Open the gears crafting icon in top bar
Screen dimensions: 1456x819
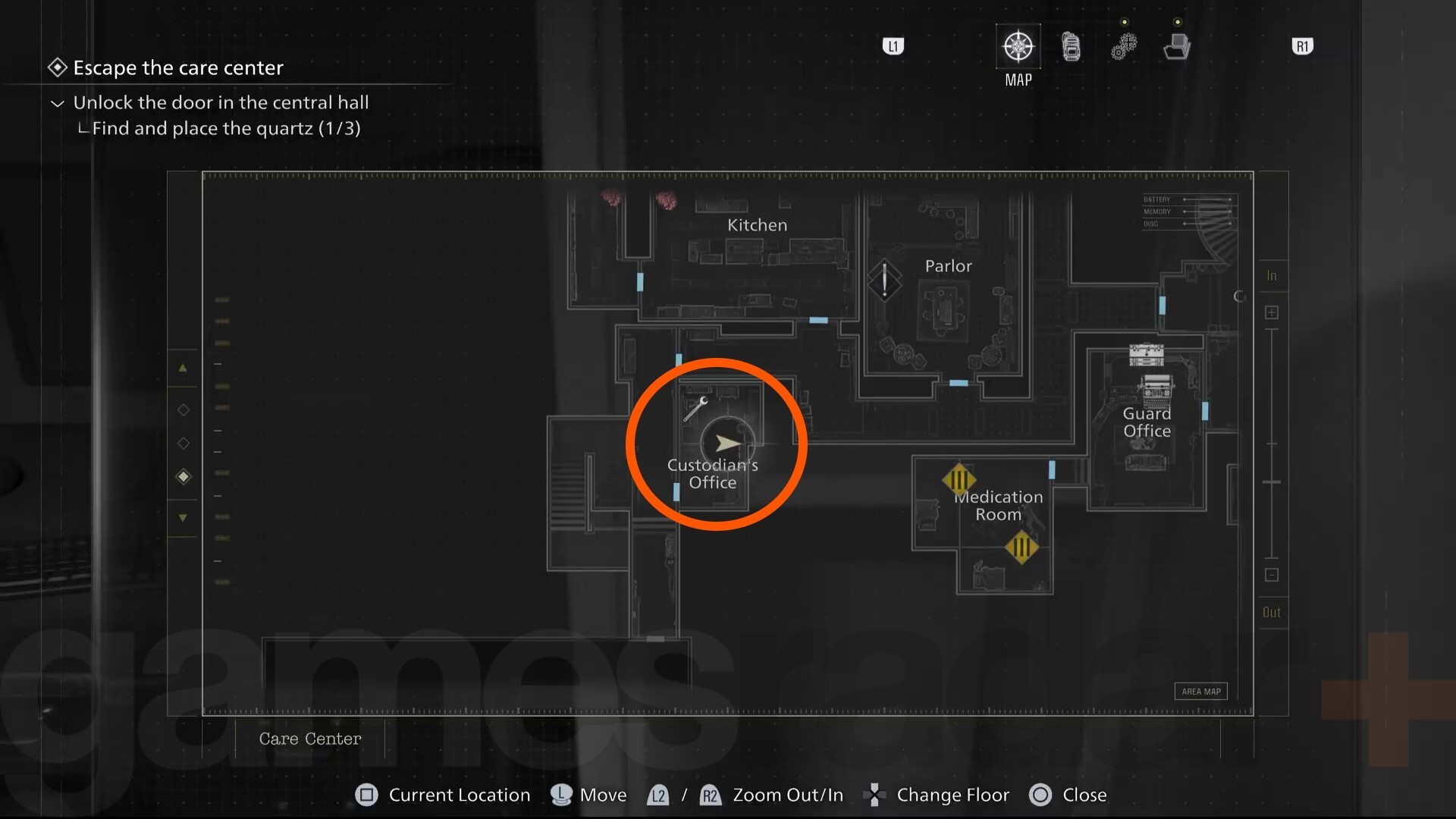pos(1125,45)
